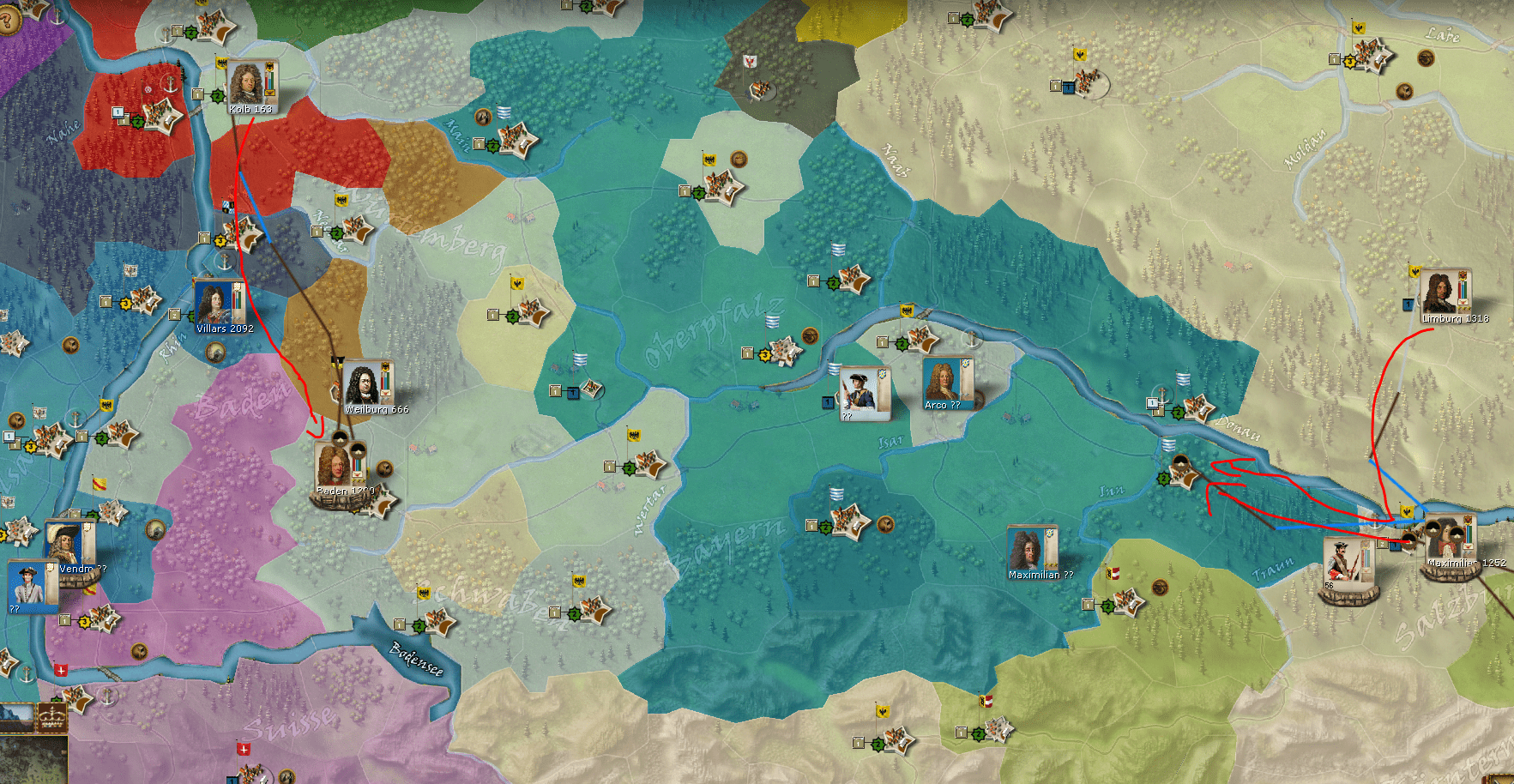Click the crown icon button
This screenshot has height=784, width=1514.
pyautogui.click(x=51, y=715)
